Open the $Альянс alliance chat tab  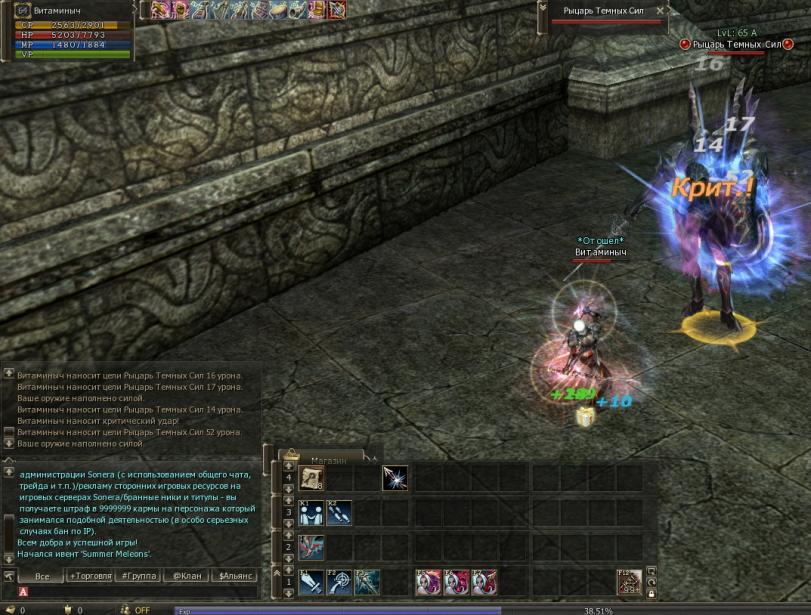pyautogui.click(x=236, y=576)
